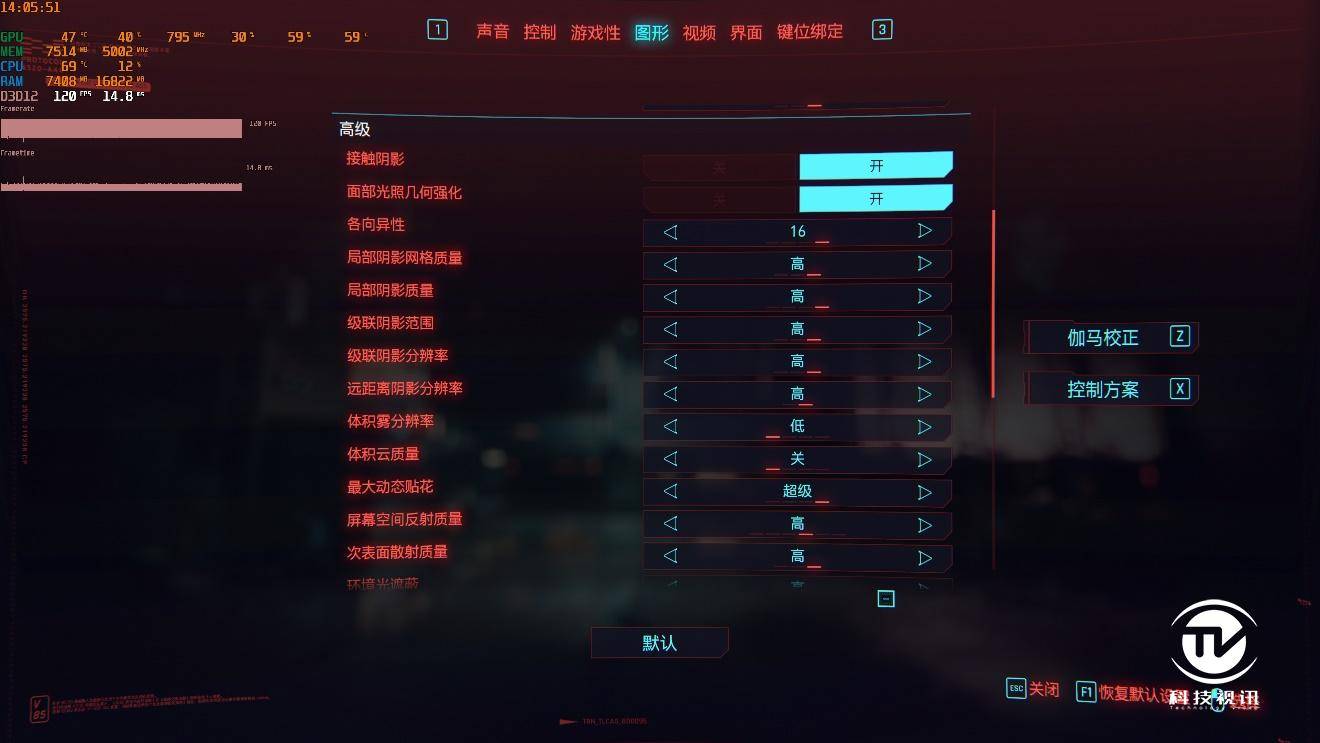The height and width of the screenshot is (743, 1320).
Task: Switch to the 视频 settings tab
Action: (x=701, y=32)
